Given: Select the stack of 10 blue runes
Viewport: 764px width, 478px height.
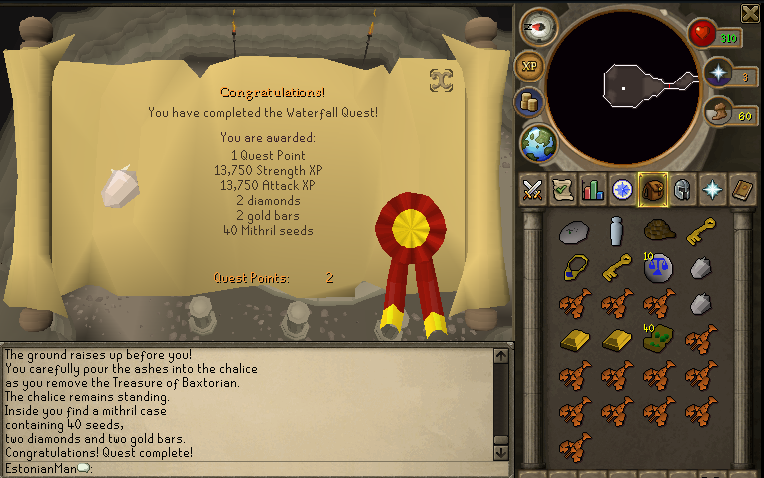Looking at the screenshot, I should coord(658,268).
